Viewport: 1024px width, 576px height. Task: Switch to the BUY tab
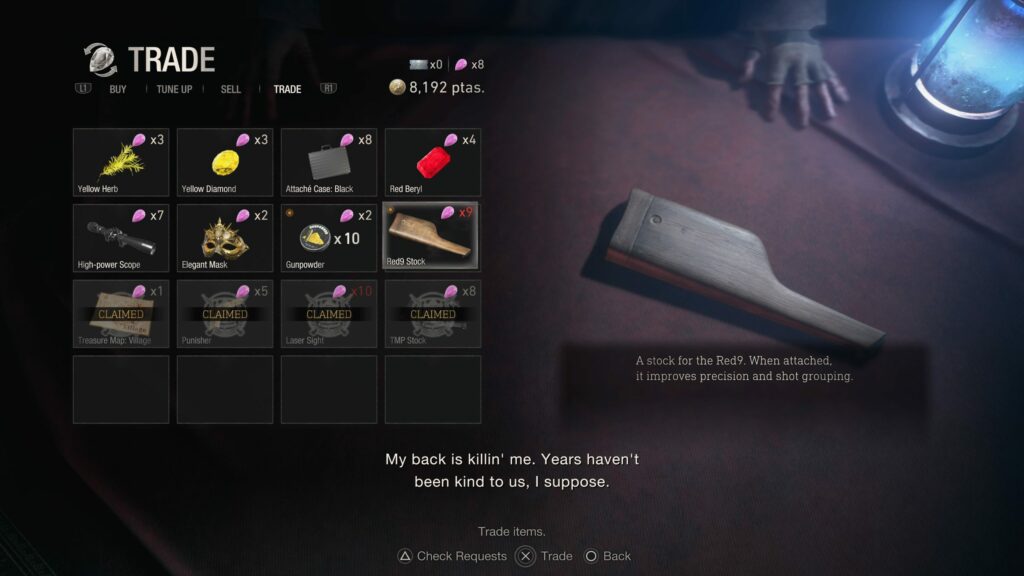pyautogui.click(x=118, y=89)
